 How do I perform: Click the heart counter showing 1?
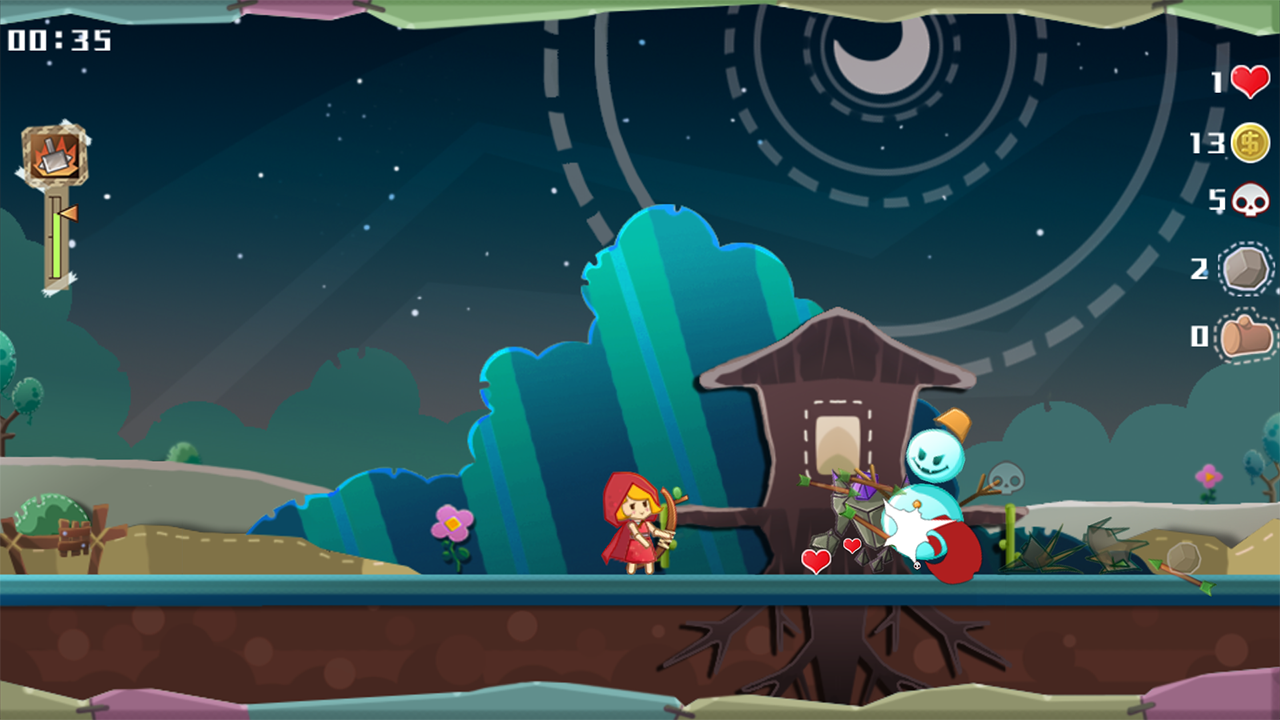(1218, 83)
